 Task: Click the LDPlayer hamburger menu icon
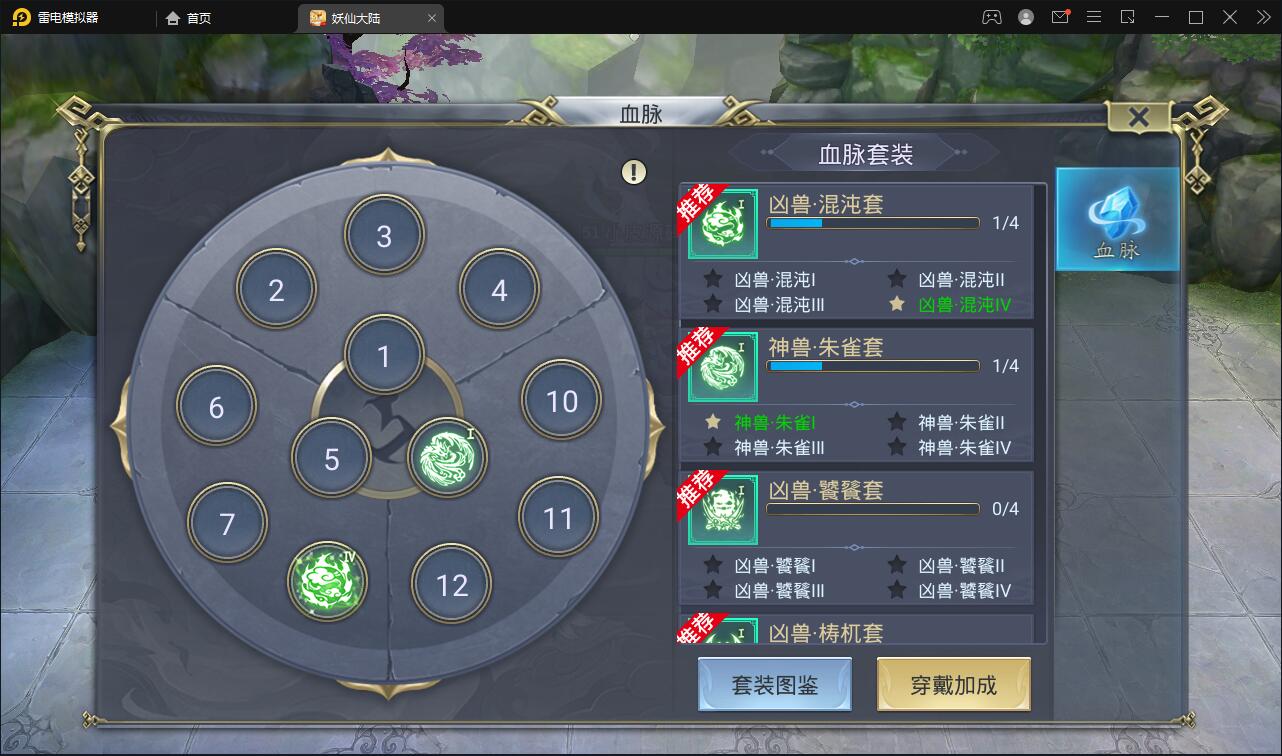tap(1094, 17)
